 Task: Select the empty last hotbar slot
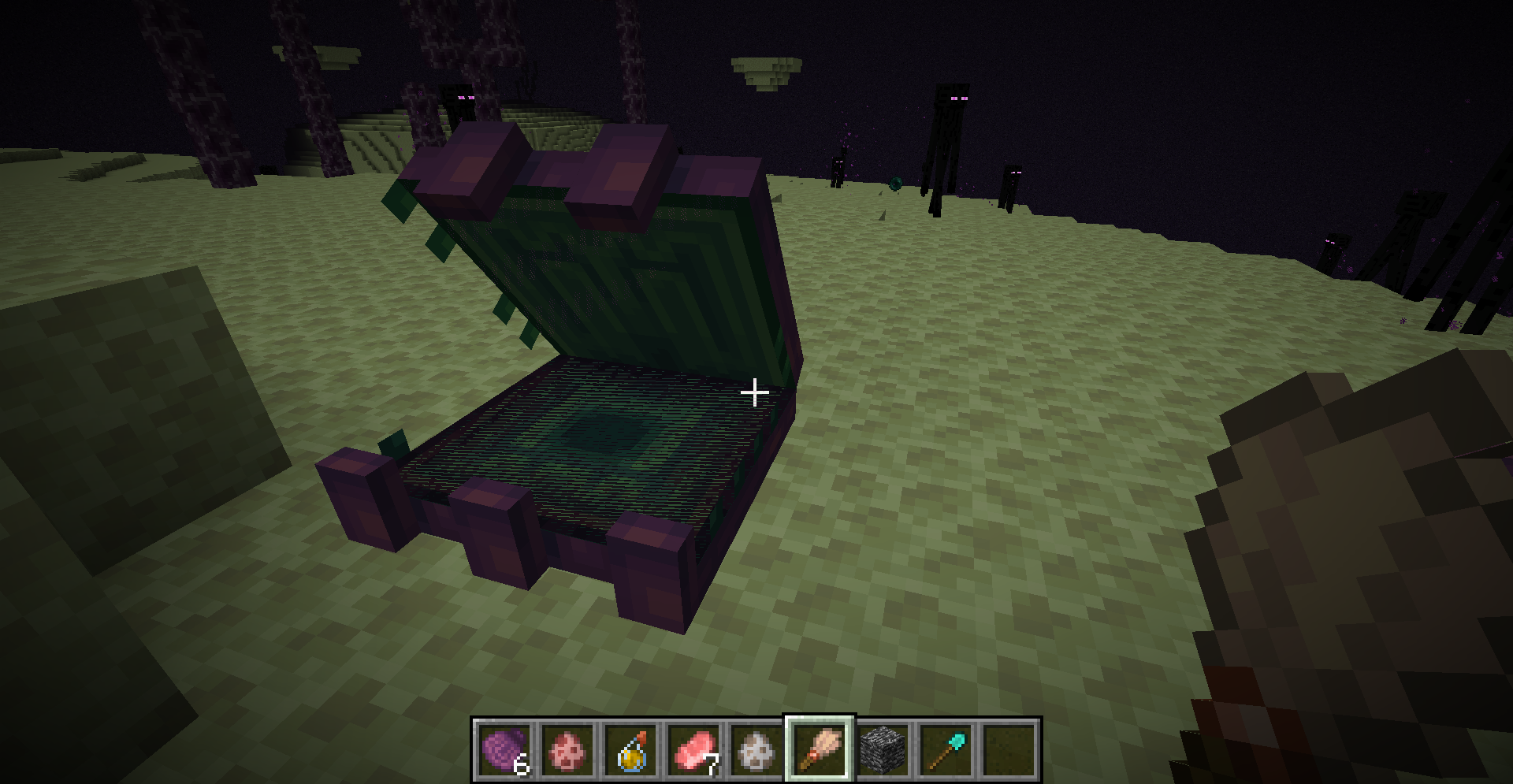point(1009,749)
